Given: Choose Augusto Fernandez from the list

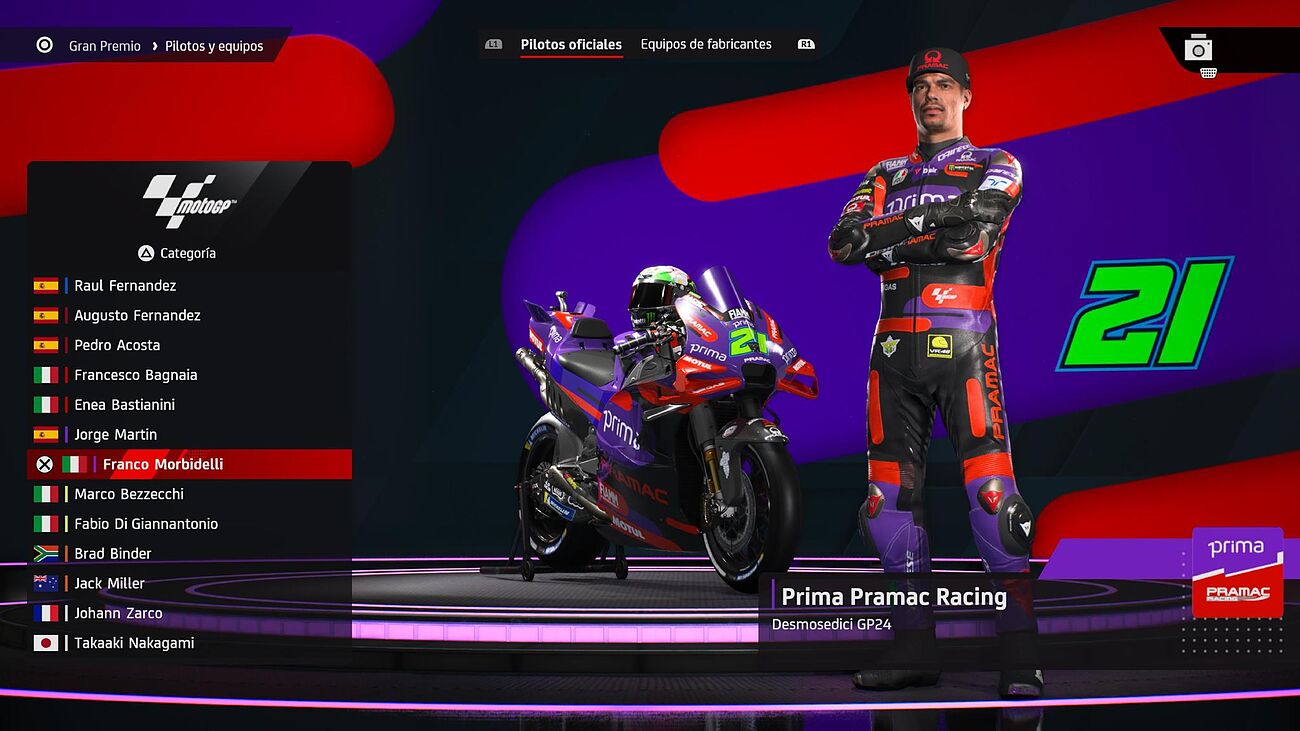Looking at the screenshot, I should coord(137,316).
